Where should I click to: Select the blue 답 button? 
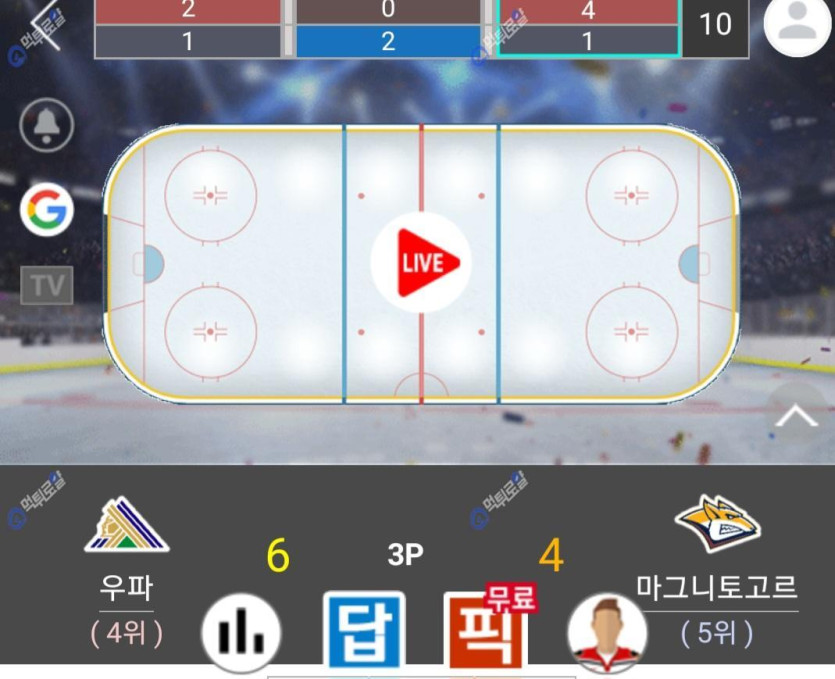[364, 631]
